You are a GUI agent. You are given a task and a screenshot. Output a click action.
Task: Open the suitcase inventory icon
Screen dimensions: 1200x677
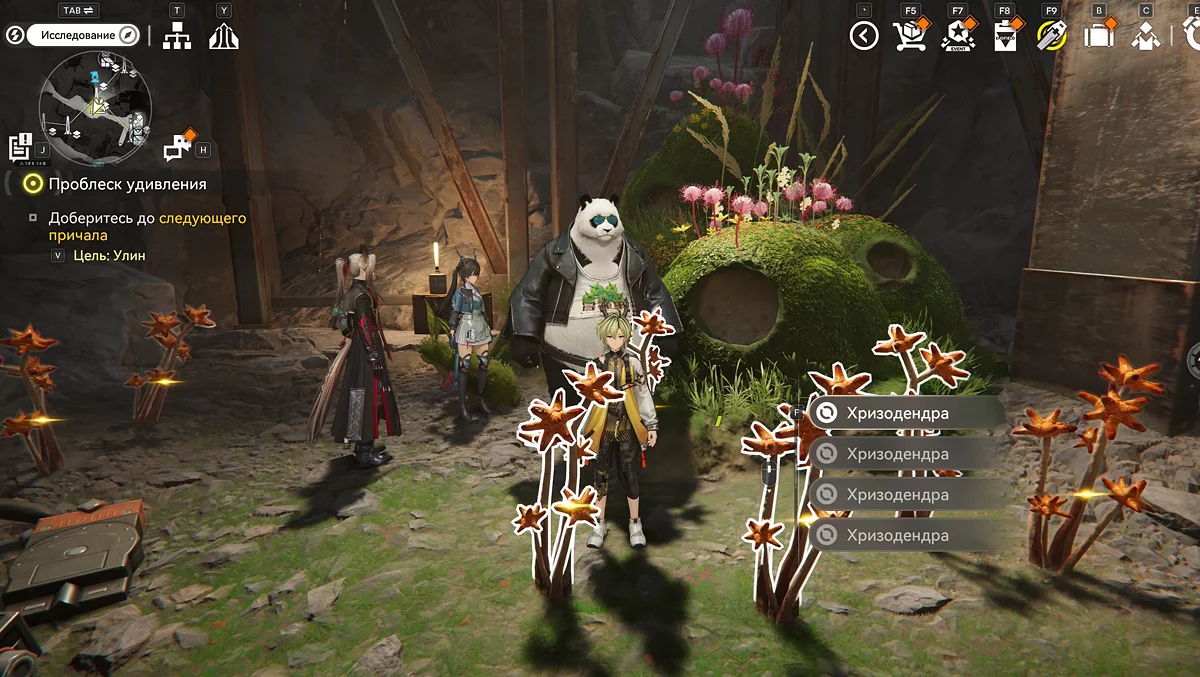click(x=1098, y=36)
